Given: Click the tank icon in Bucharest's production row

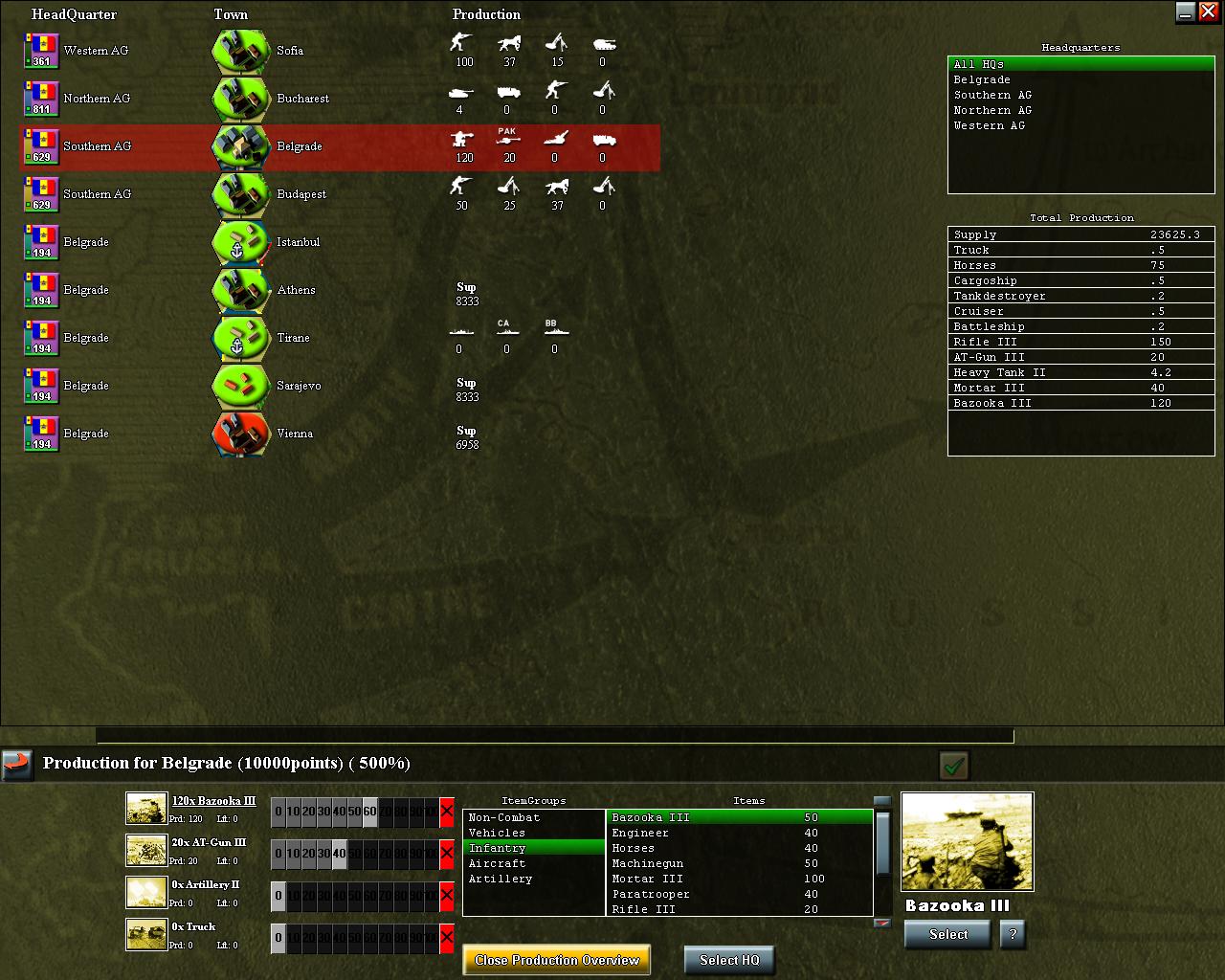Looking at the screenshot, I should (x=462, y=91).
